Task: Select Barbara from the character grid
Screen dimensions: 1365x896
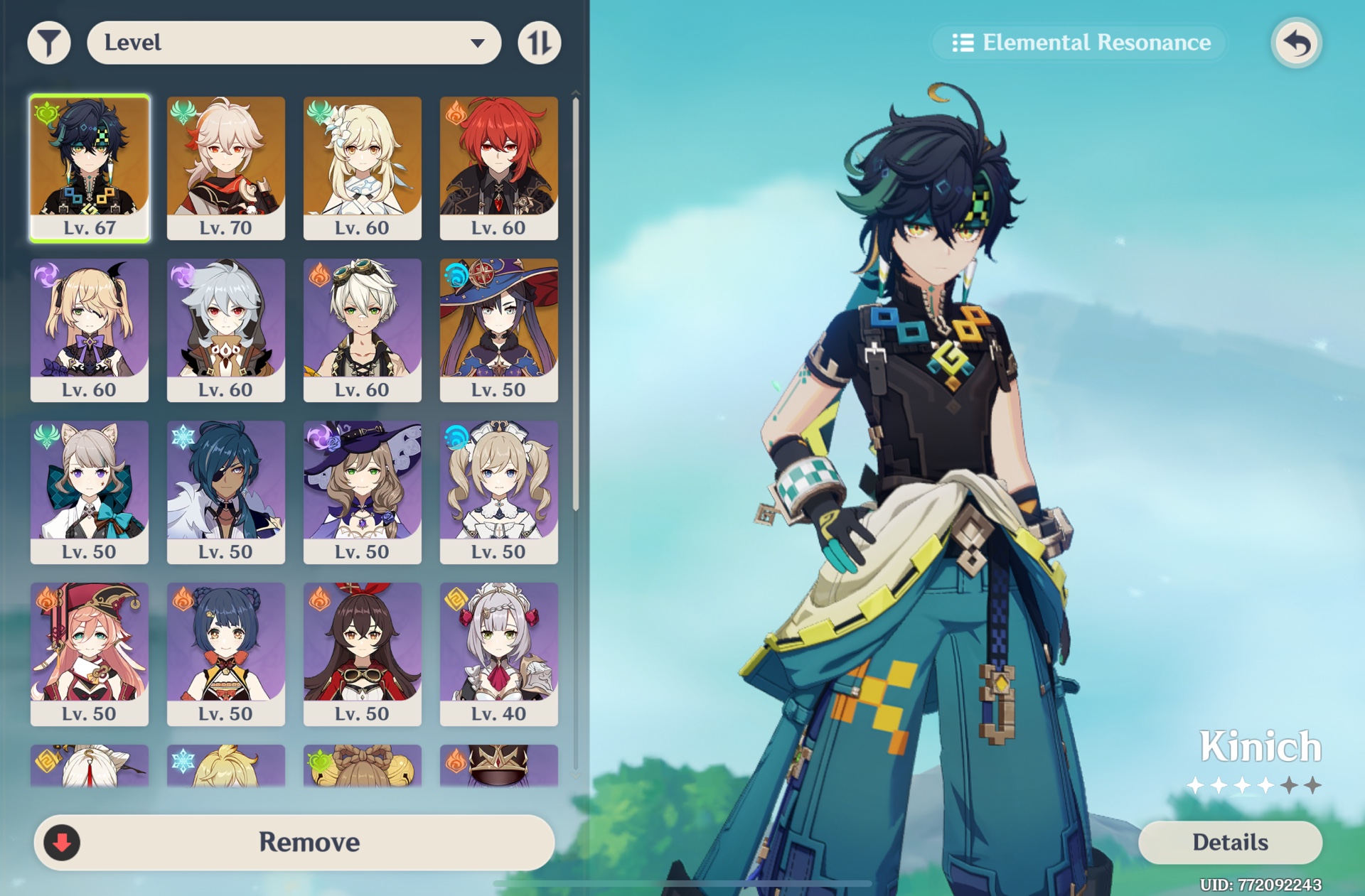Action: (x=499, y=490)
